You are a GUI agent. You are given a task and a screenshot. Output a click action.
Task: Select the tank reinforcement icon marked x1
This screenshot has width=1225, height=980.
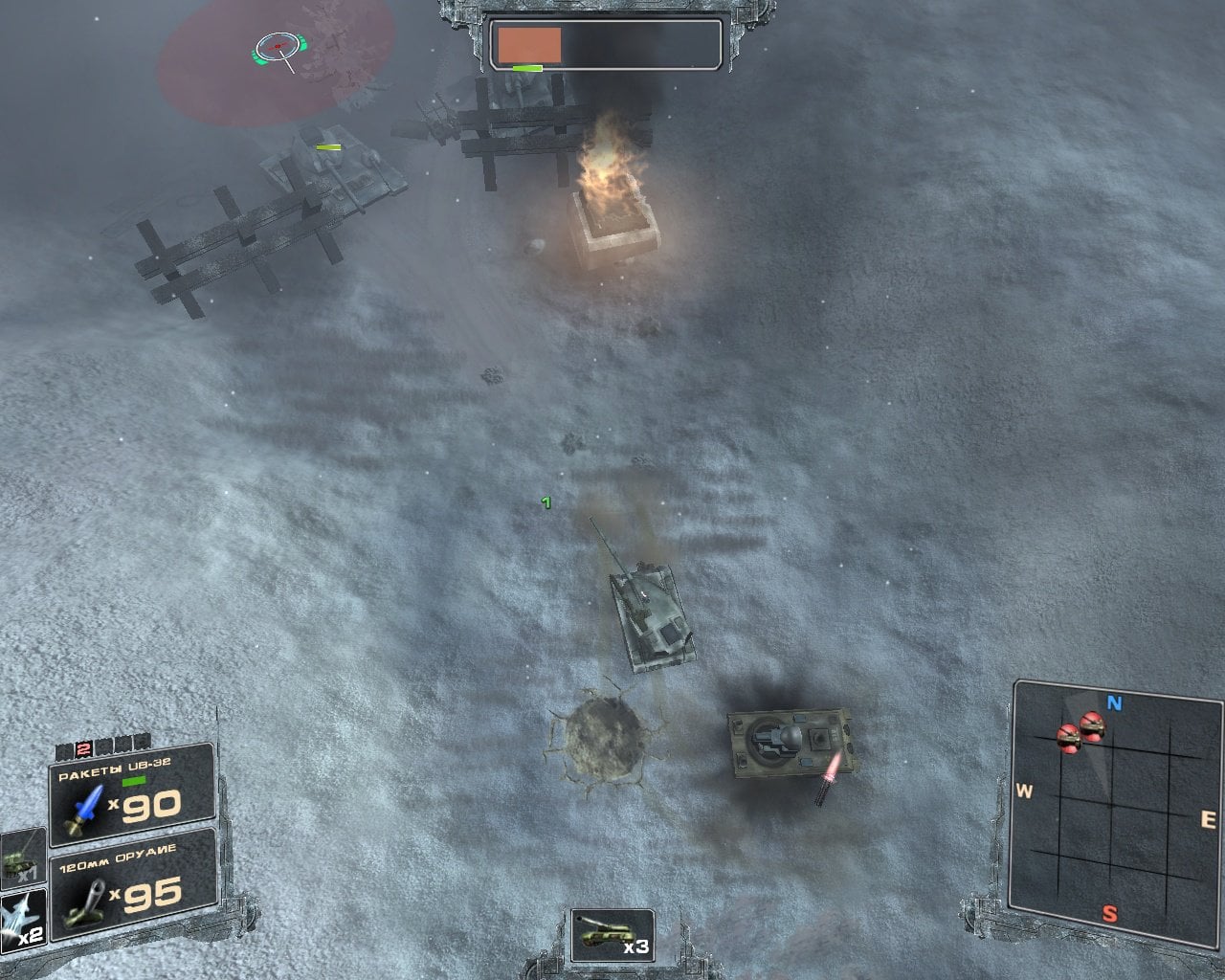pos(22,855)
